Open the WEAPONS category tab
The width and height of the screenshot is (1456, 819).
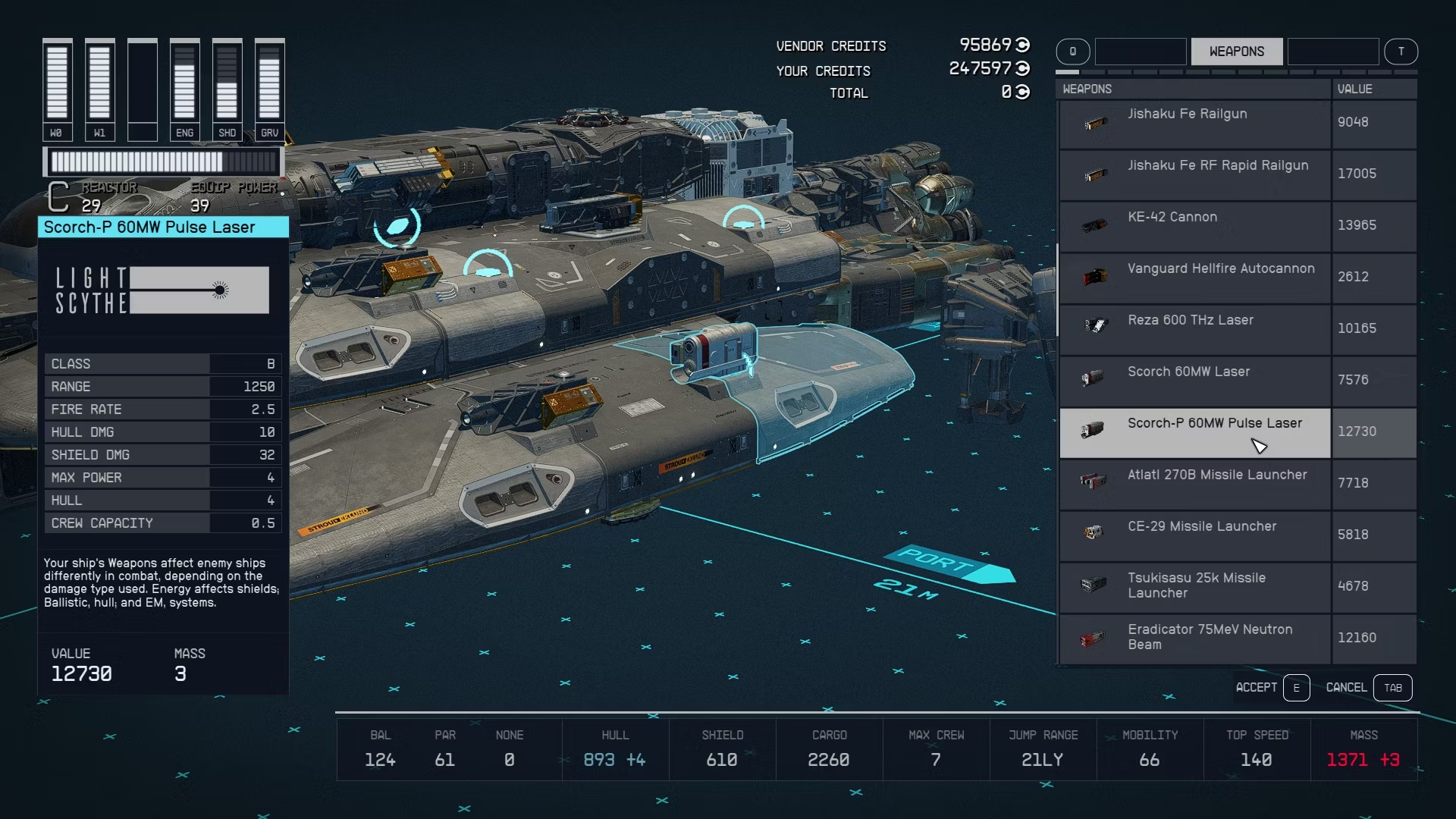click(x=1236, y=52)
